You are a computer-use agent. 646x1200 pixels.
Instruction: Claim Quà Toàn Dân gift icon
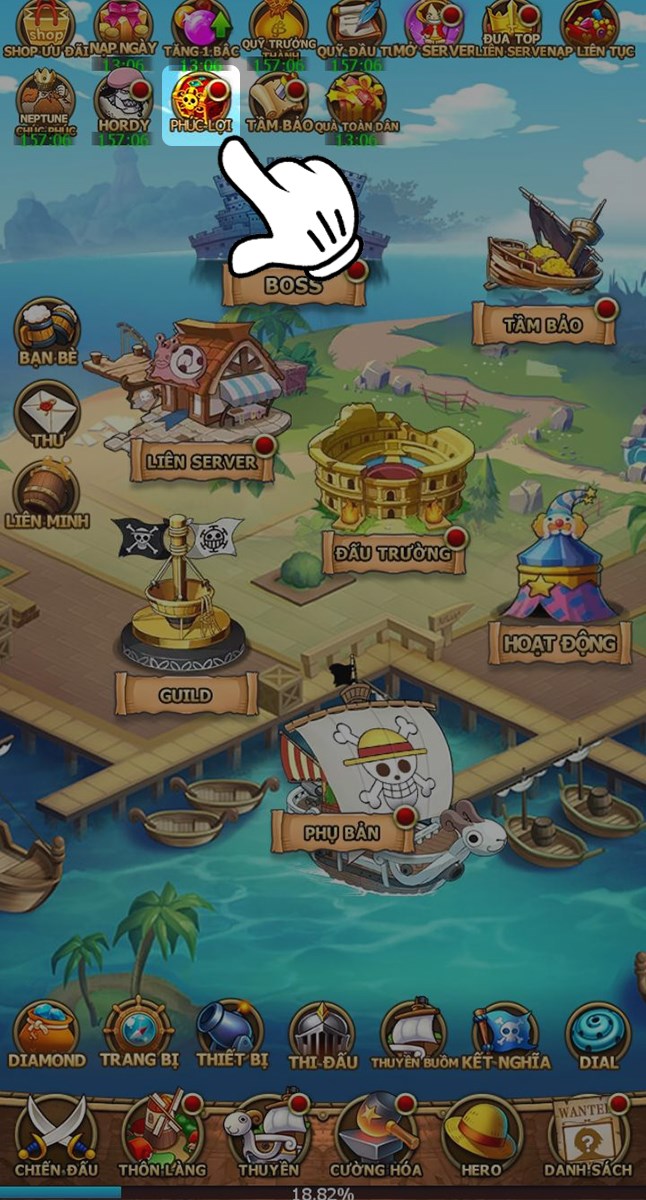(355, 101)
